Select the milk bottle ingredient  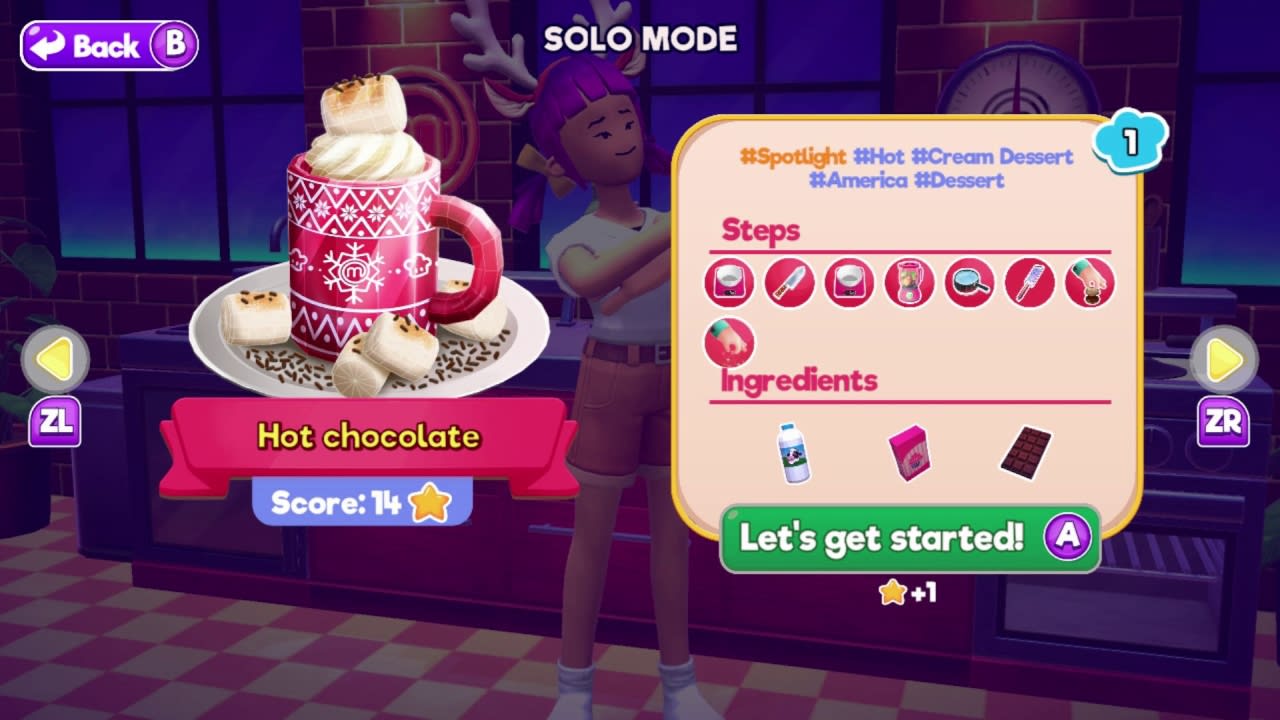tap(795, 455)
